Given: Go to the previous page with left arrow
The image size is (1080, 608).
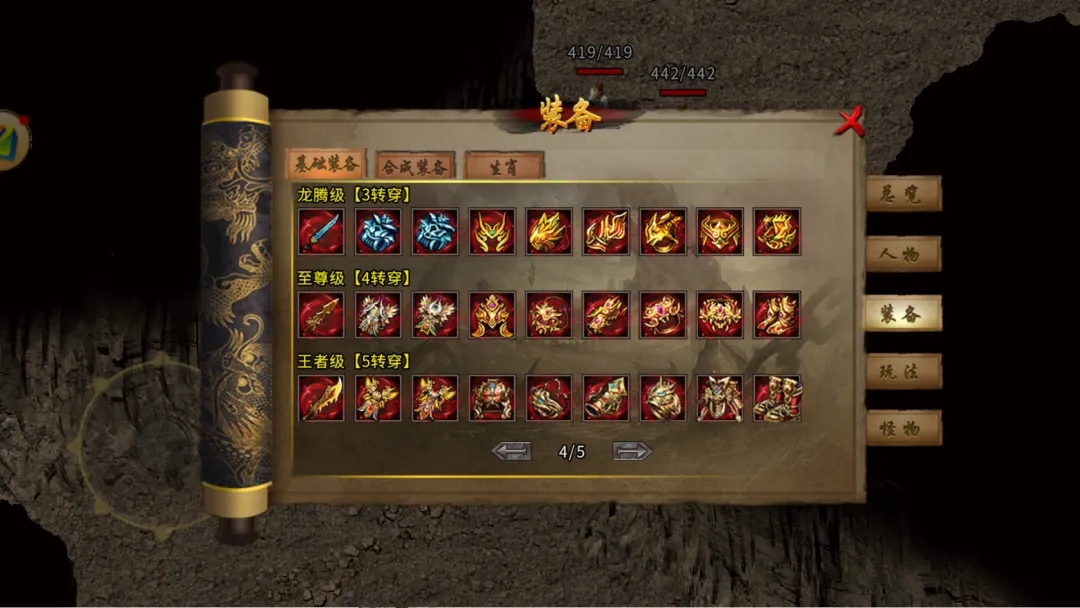Looking at the screenshot, I should click(x=511, y=451).
